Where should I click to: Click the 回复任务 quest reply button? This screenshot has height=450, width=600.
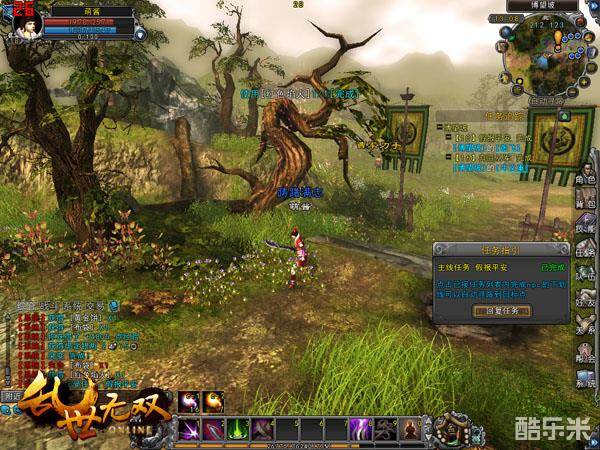(x=501, y=311)
